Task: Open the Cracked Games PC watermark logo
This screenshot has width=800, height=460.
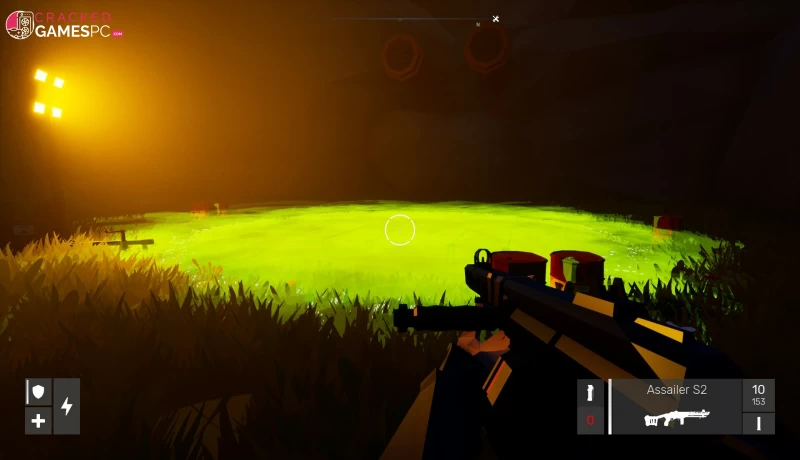Action: 64,25
